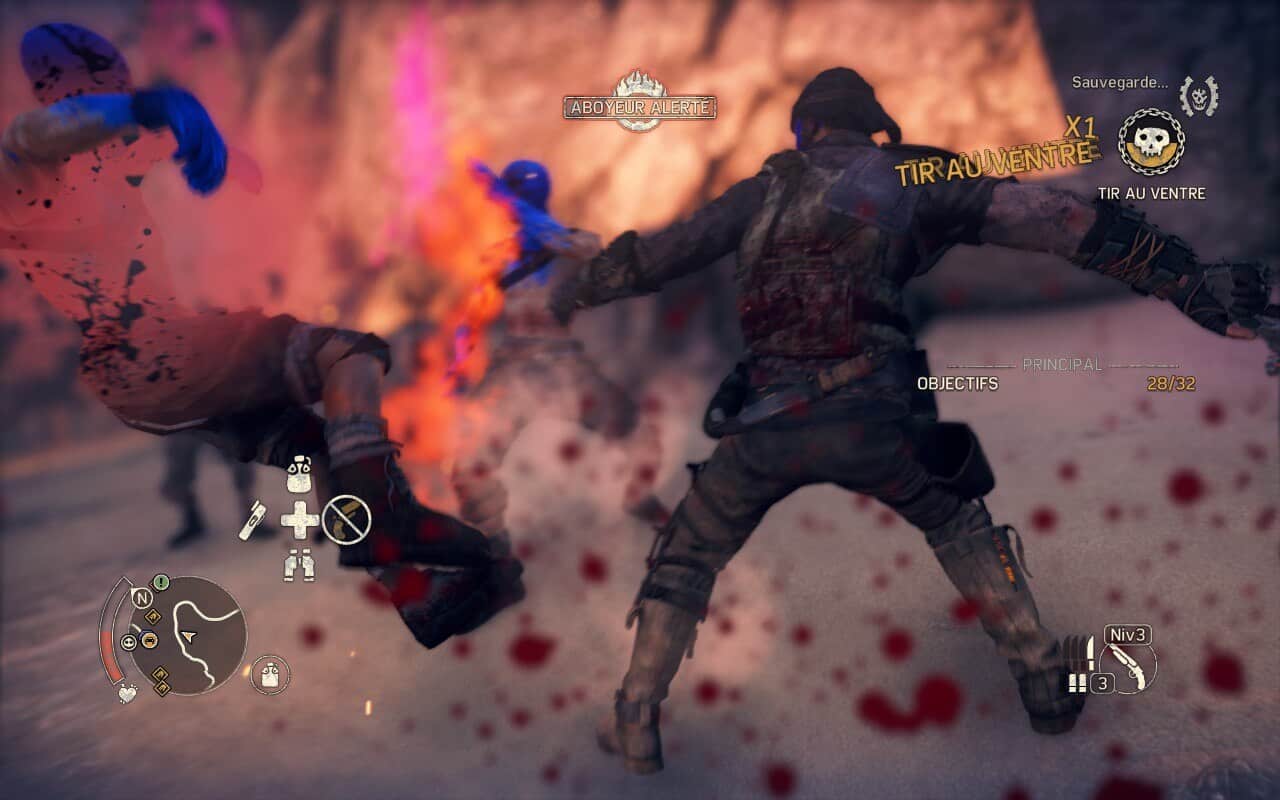
Task: Open the Objectifs tracker
Action: [x=957, y=384]
